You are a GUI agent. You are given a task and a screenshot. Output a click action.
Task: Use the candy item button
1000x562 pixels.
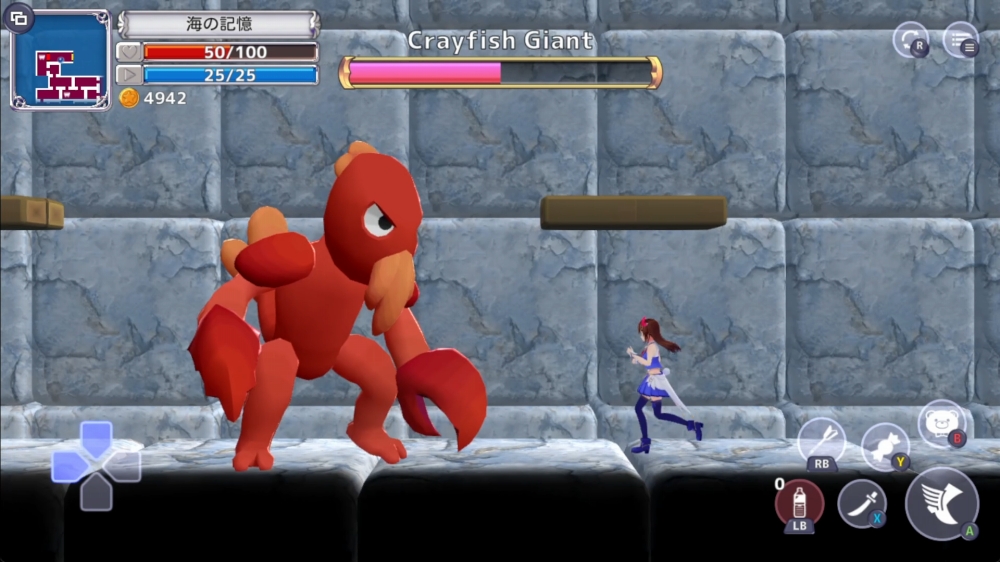click(x=884, y=444)
